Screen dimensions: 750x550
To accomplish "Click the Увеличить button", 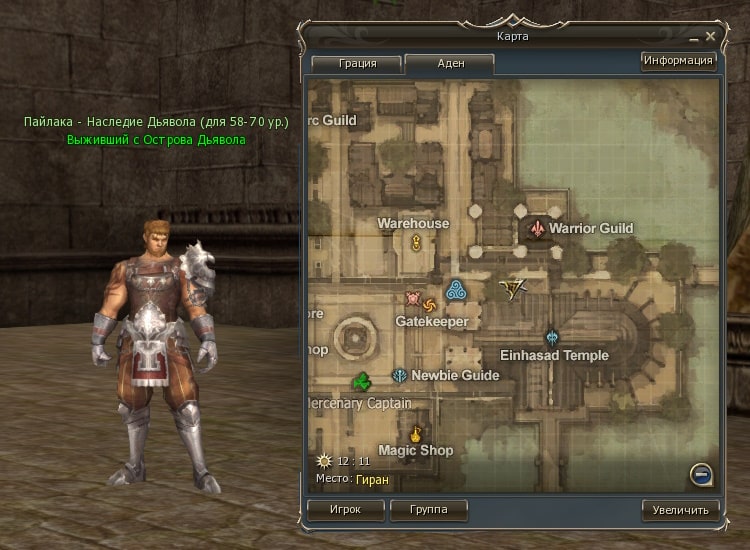I will (680, 509).
